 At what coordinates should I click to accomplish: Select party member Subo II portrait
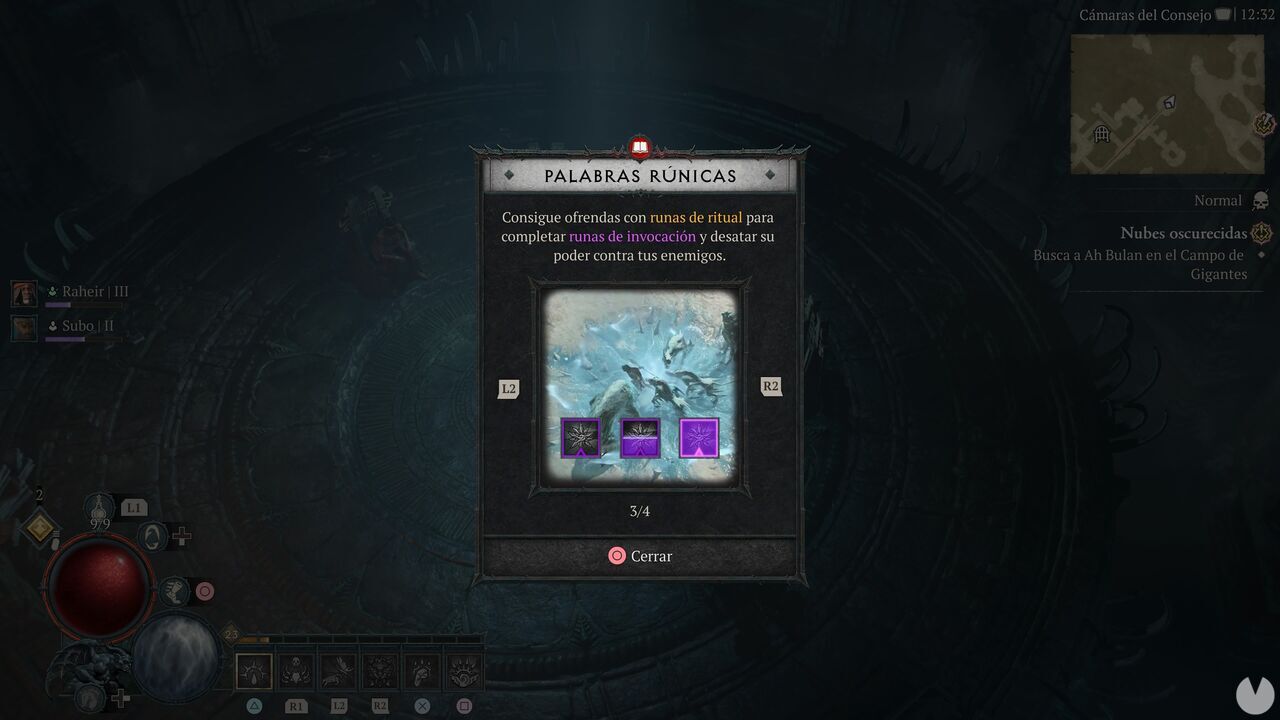click(x=23, y=327)
